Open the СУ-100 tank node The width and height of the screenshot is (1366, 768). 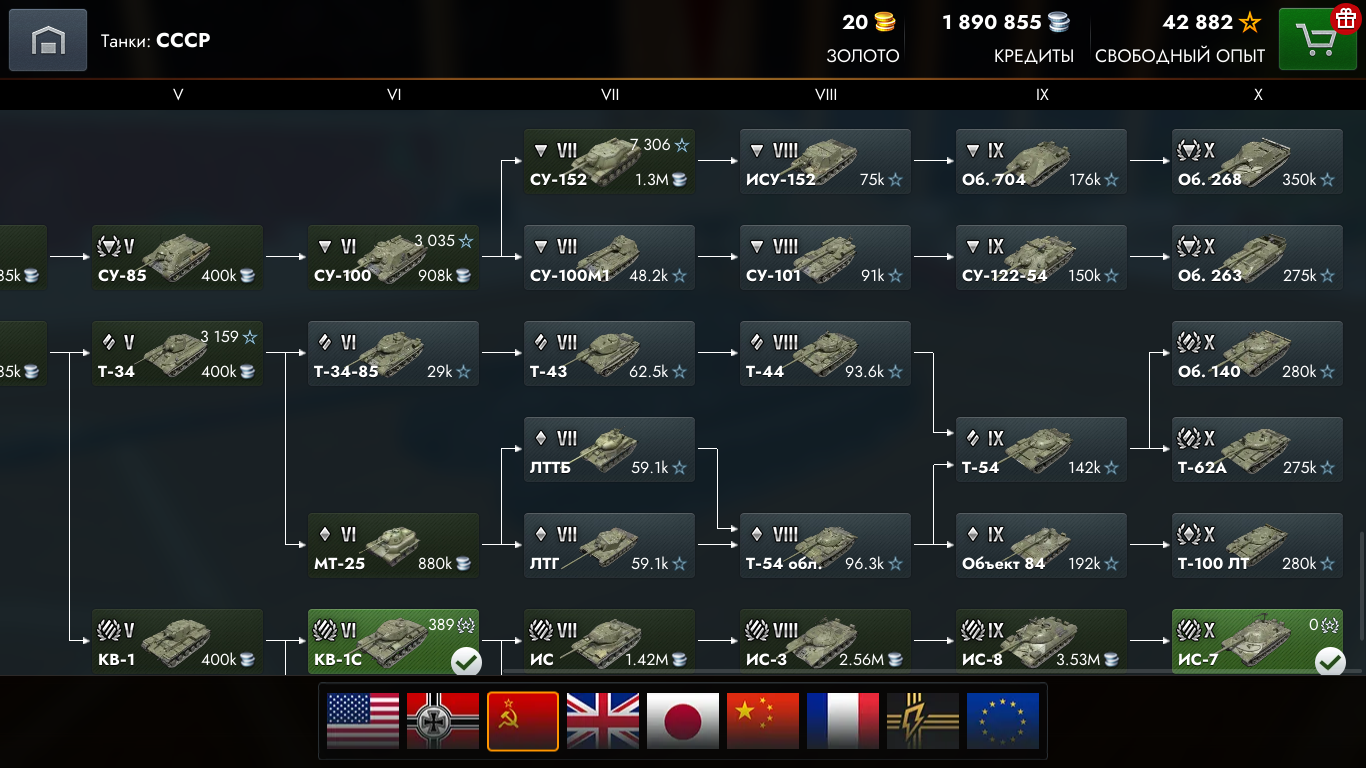(393, 258)
